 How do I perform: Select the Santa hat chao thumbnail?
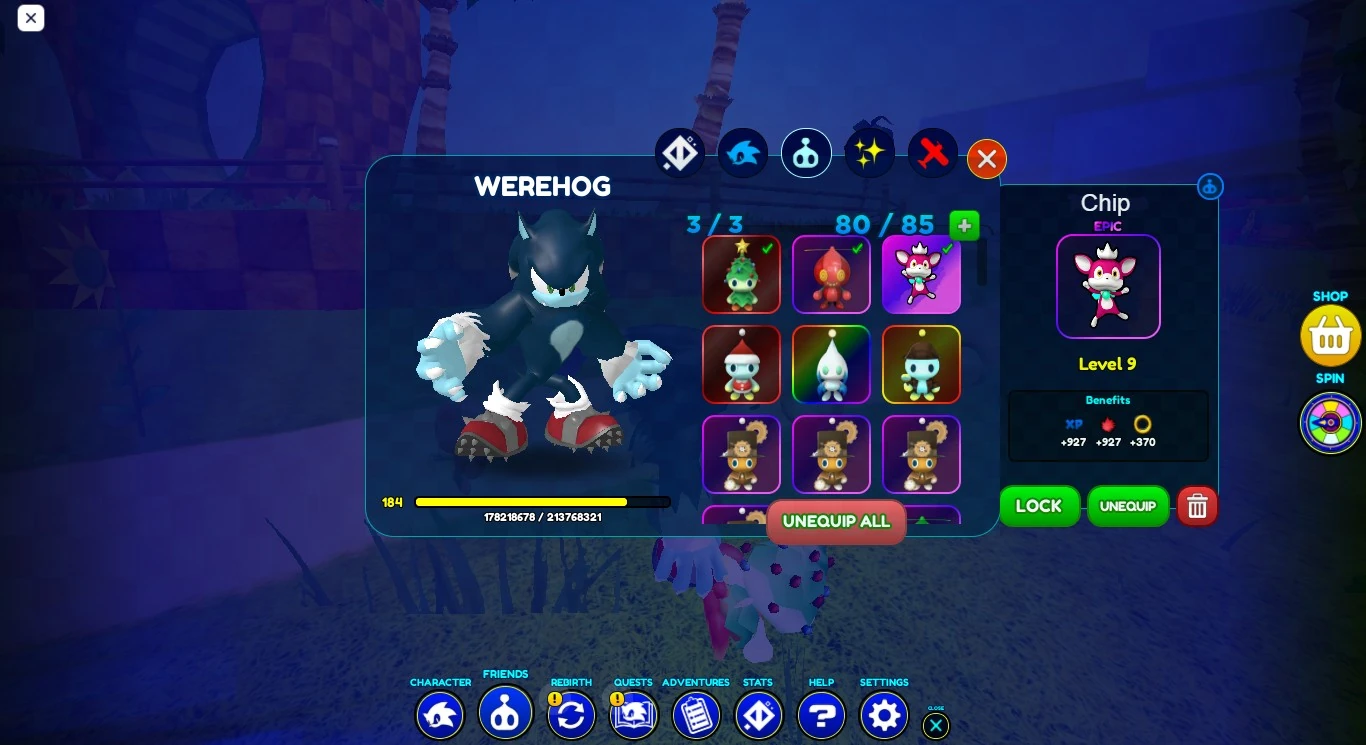(x=741, y=364)
